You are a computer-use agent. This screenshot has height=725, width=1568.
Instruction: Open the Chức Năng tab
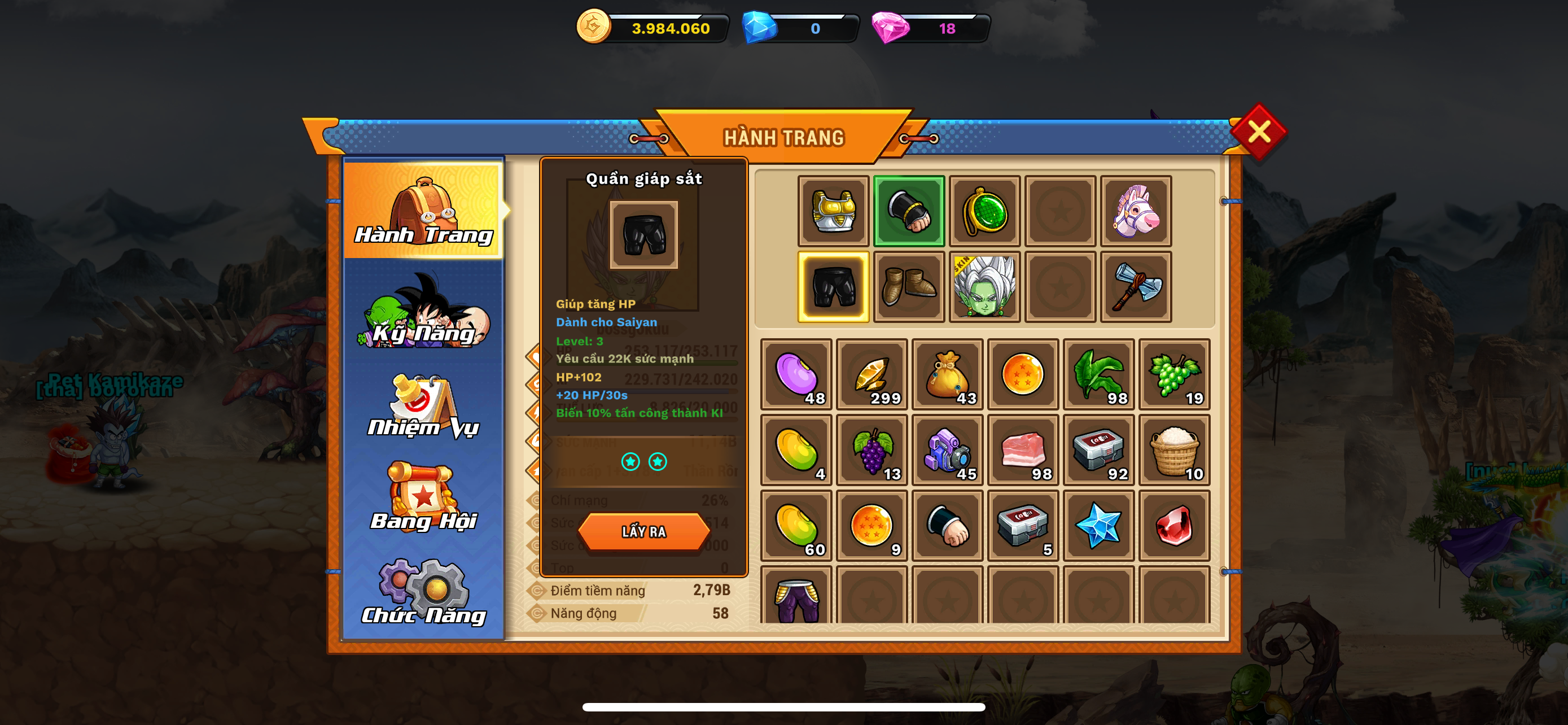(x=424, y=592)
